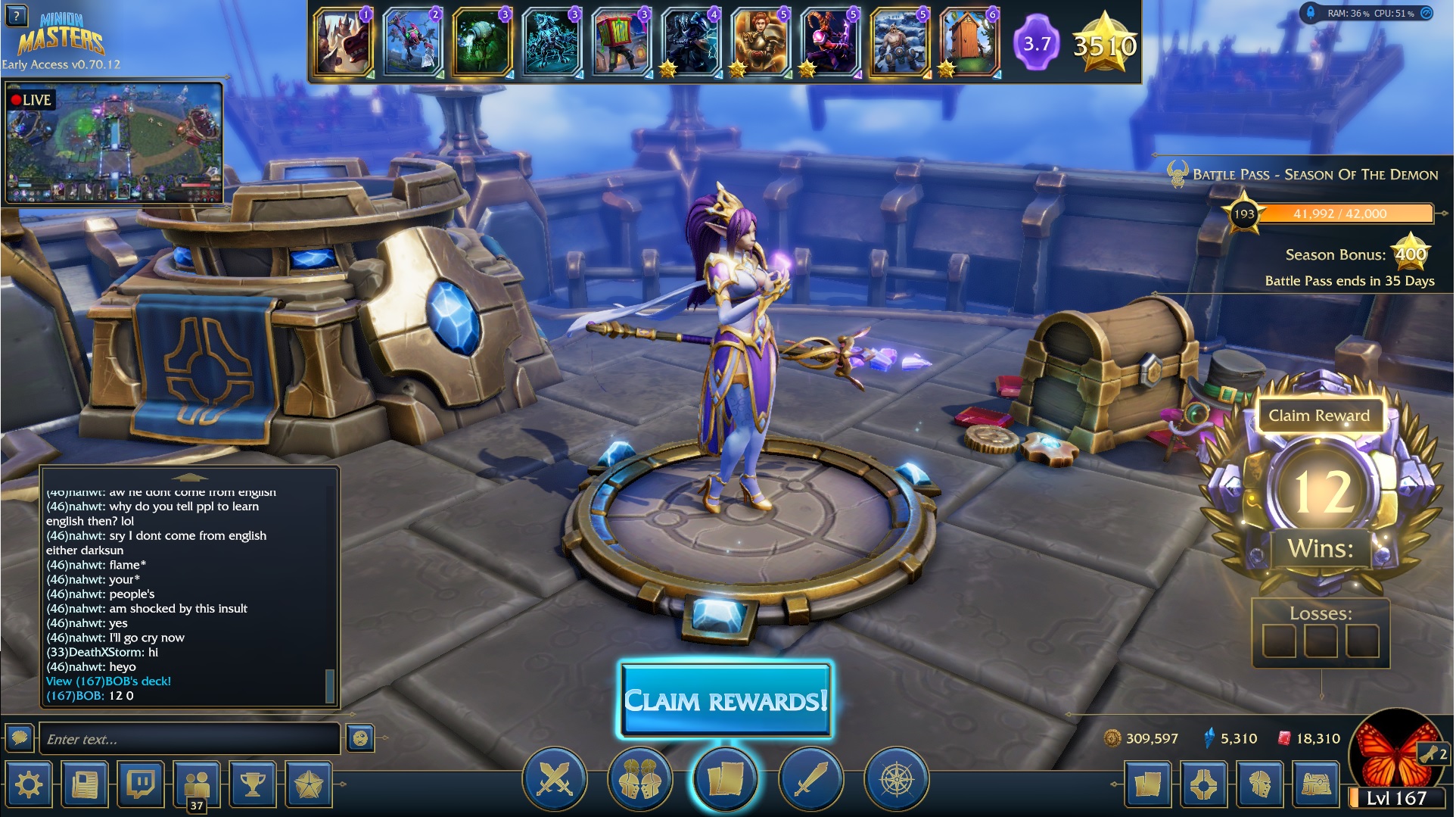Open the compass wheel mode button

pyautogui.click(x=896, y=779)
